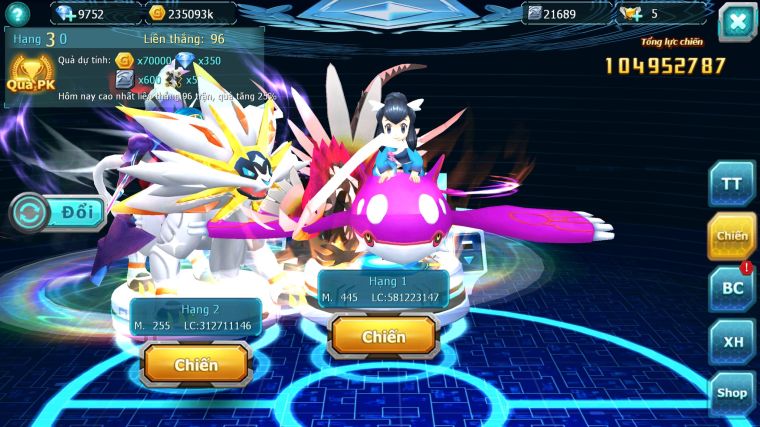
Task: Challenge the Hạng 2 opponent with Chiến
Action: [x=195, y=365]
